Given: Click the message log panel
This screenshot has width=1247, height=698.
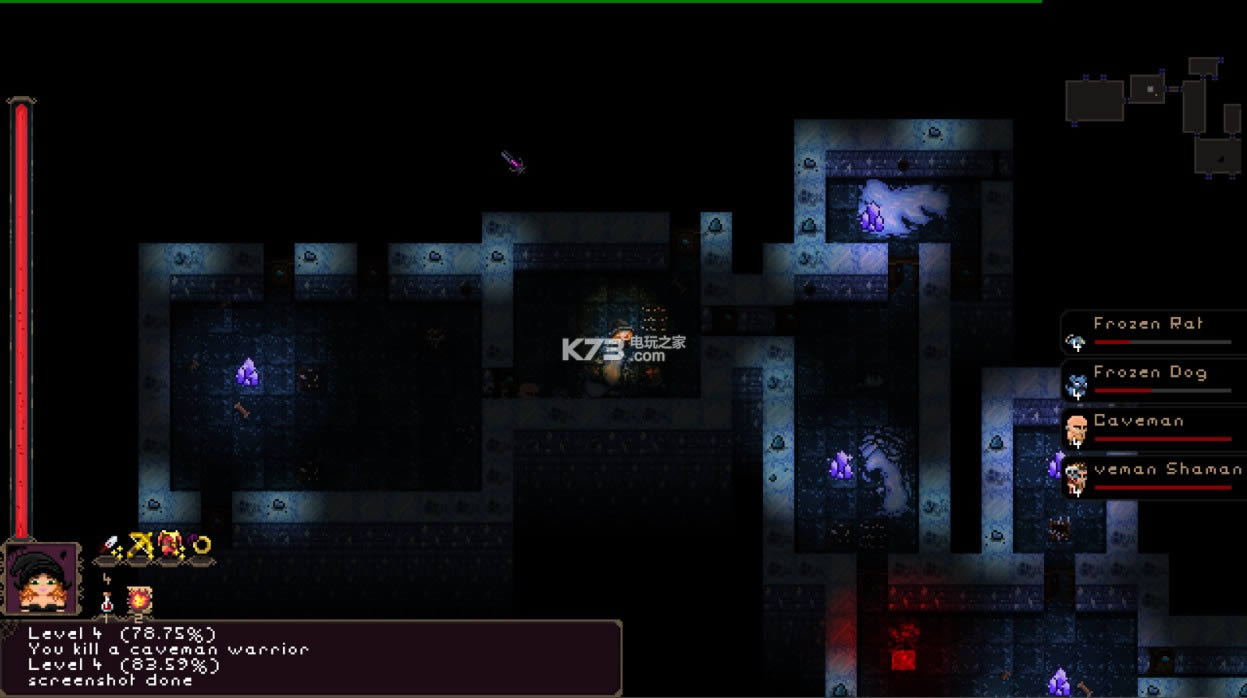Looking at the screenshot, I should pyautogui.click(x=310, y=657).
